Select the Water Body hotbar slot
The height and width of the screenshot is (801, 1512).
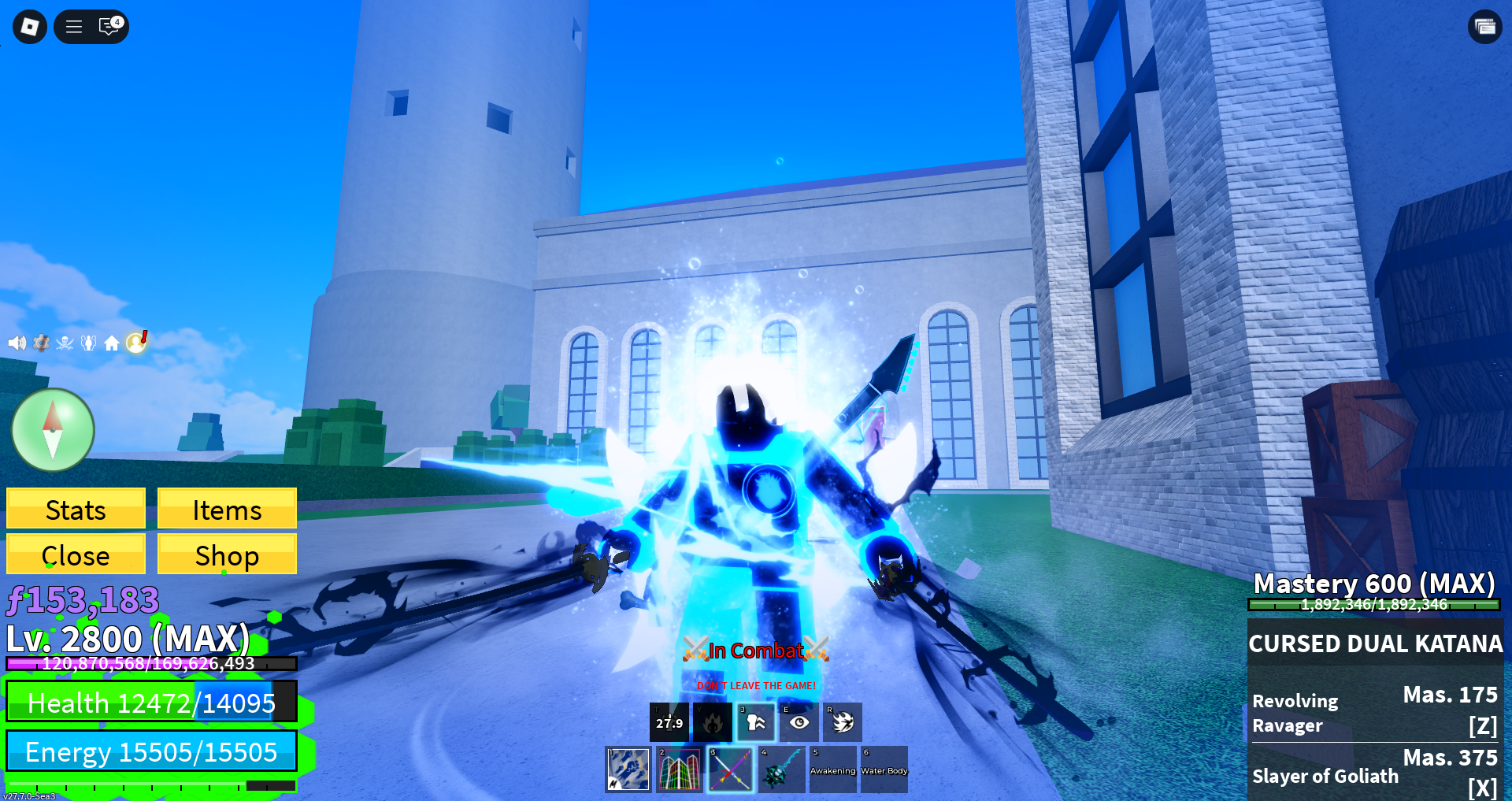(884, 769)
